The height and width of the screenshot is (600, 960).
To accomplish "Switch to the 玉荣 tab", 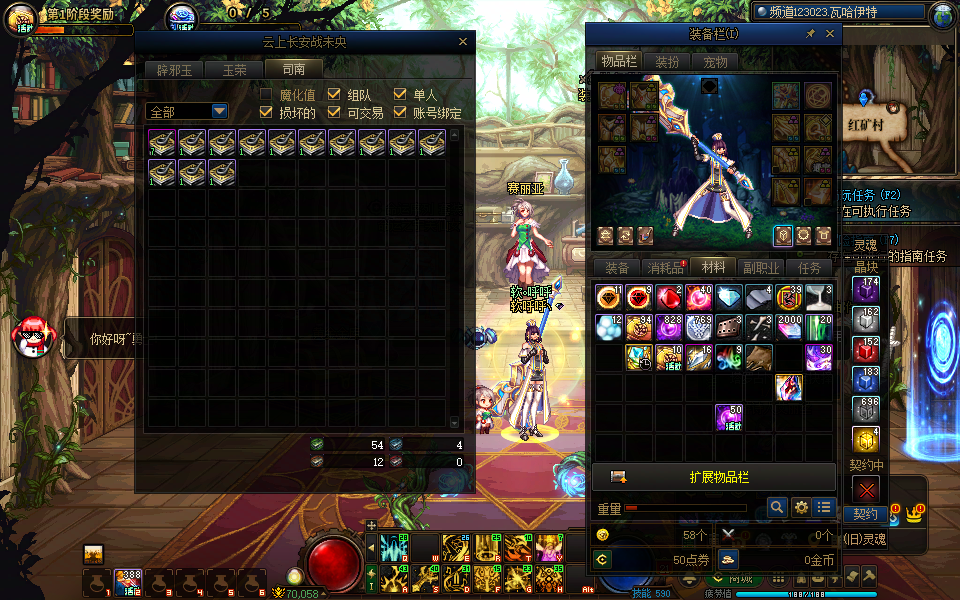I will (235, 70).
